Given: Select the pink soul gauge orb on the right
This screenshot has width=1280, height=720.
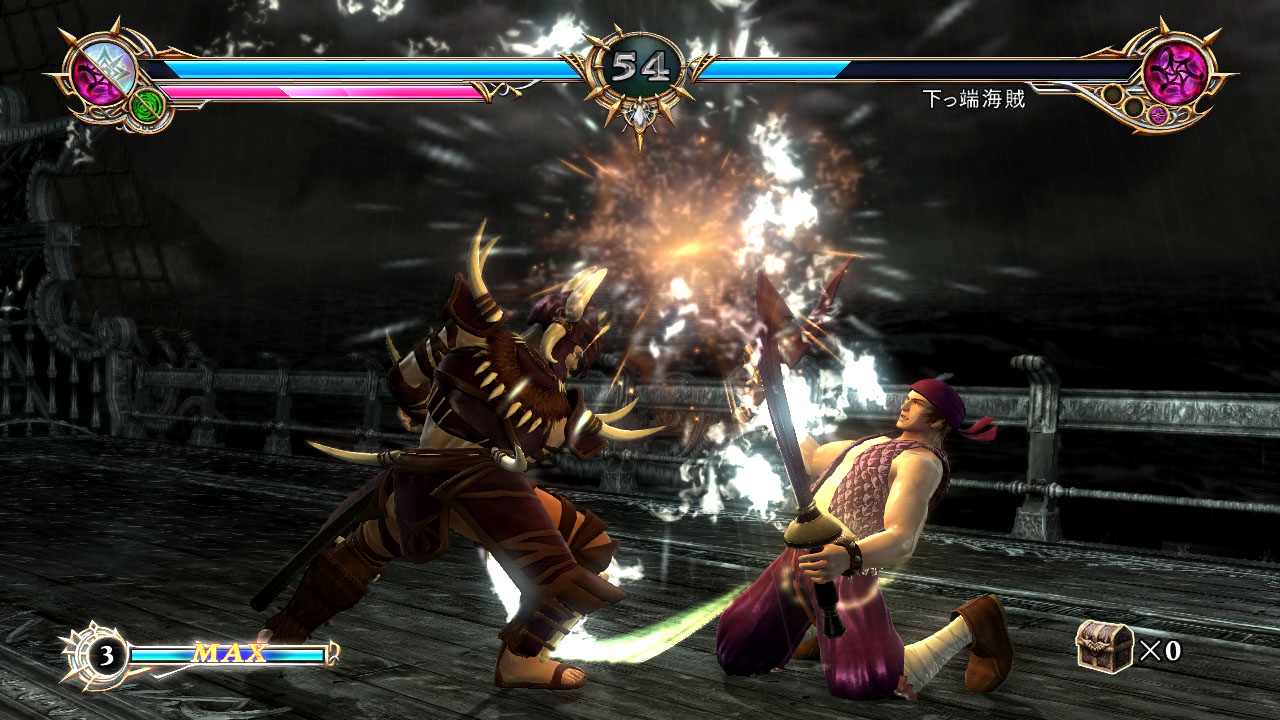Looking at the screenshot, I should pyautogui.click(x=1176, y=72).
